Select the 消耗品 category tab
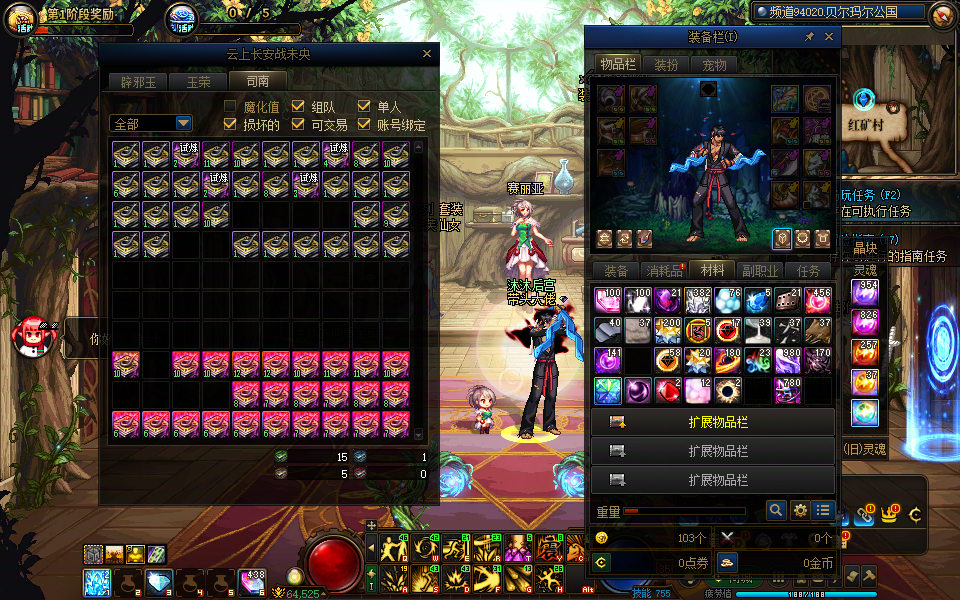This screenshot has width=960, height=600. [665, 271]
